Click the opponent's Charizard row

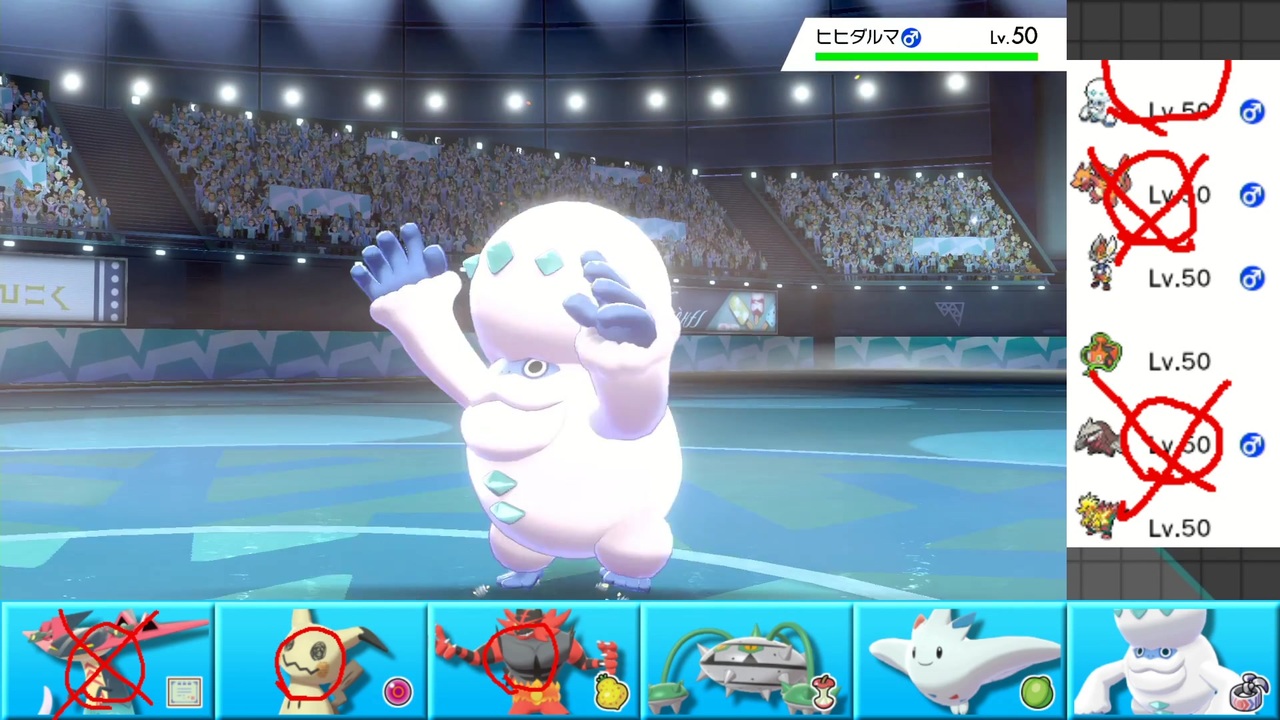1172,194
